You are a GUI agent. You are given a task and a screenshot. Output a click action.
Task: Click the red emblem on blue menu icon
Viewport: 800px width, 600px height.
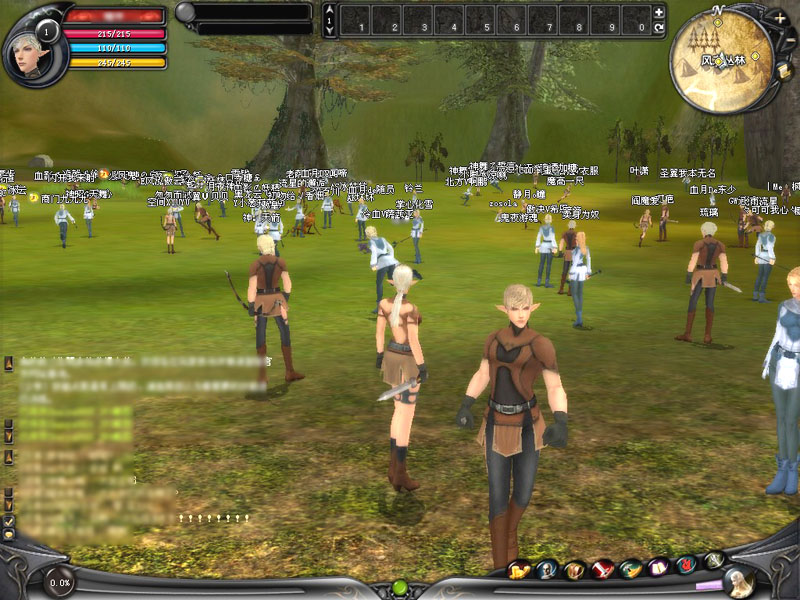(686, 565)
